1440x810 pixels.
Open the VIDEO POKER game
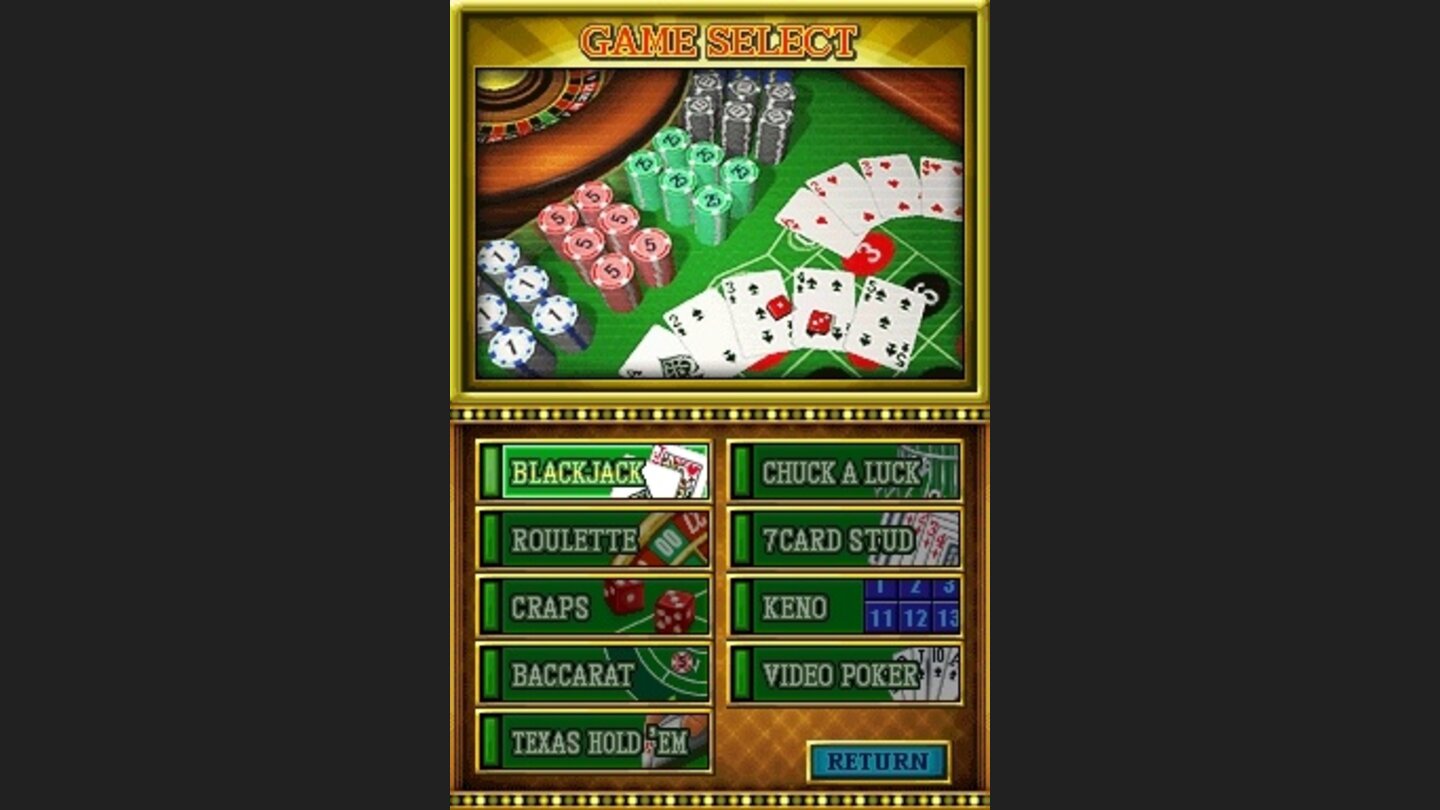click(840, 670)
